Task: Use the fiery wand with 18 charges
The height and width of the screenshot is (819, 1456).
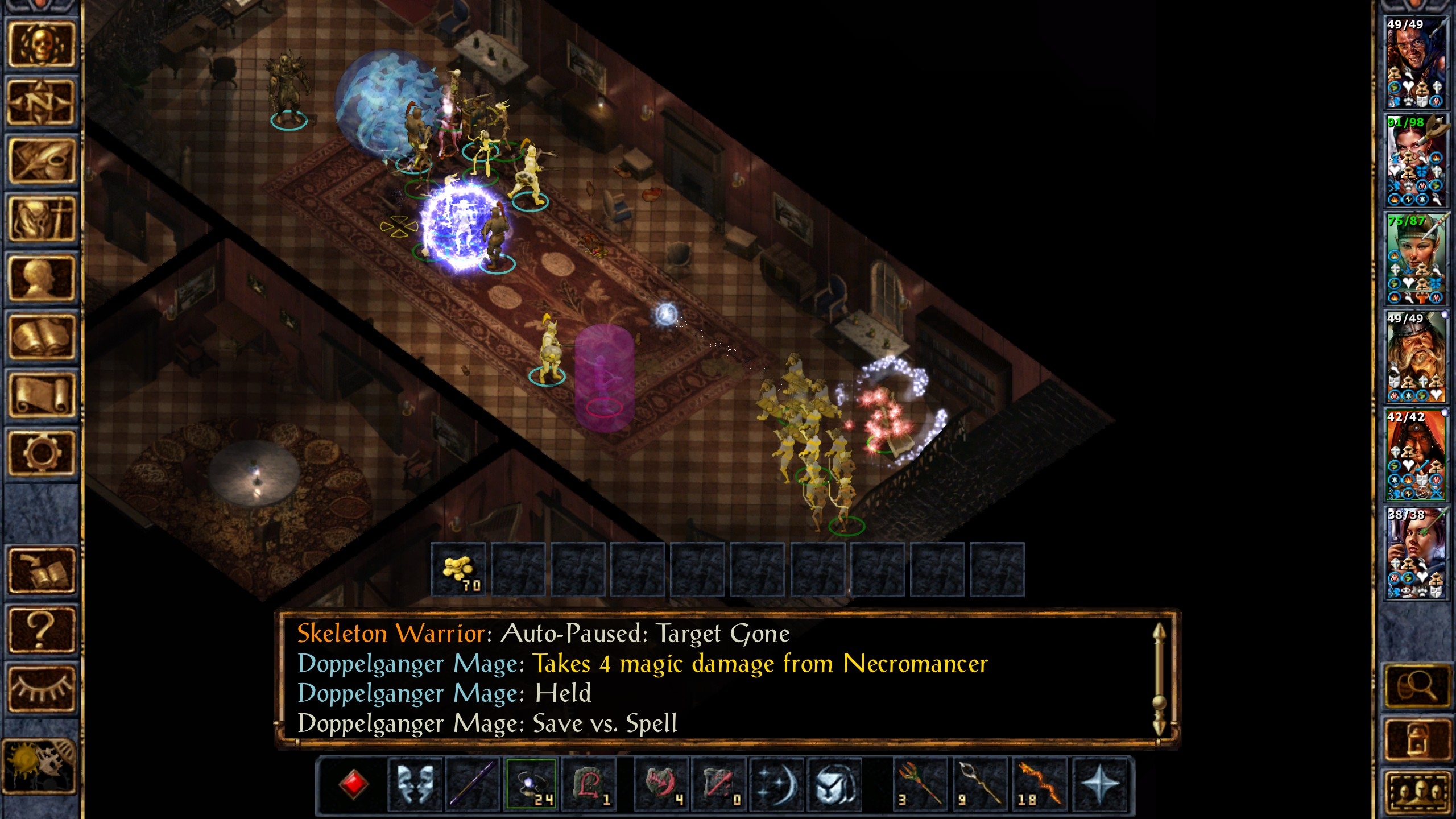Action: coord(1040,784)
